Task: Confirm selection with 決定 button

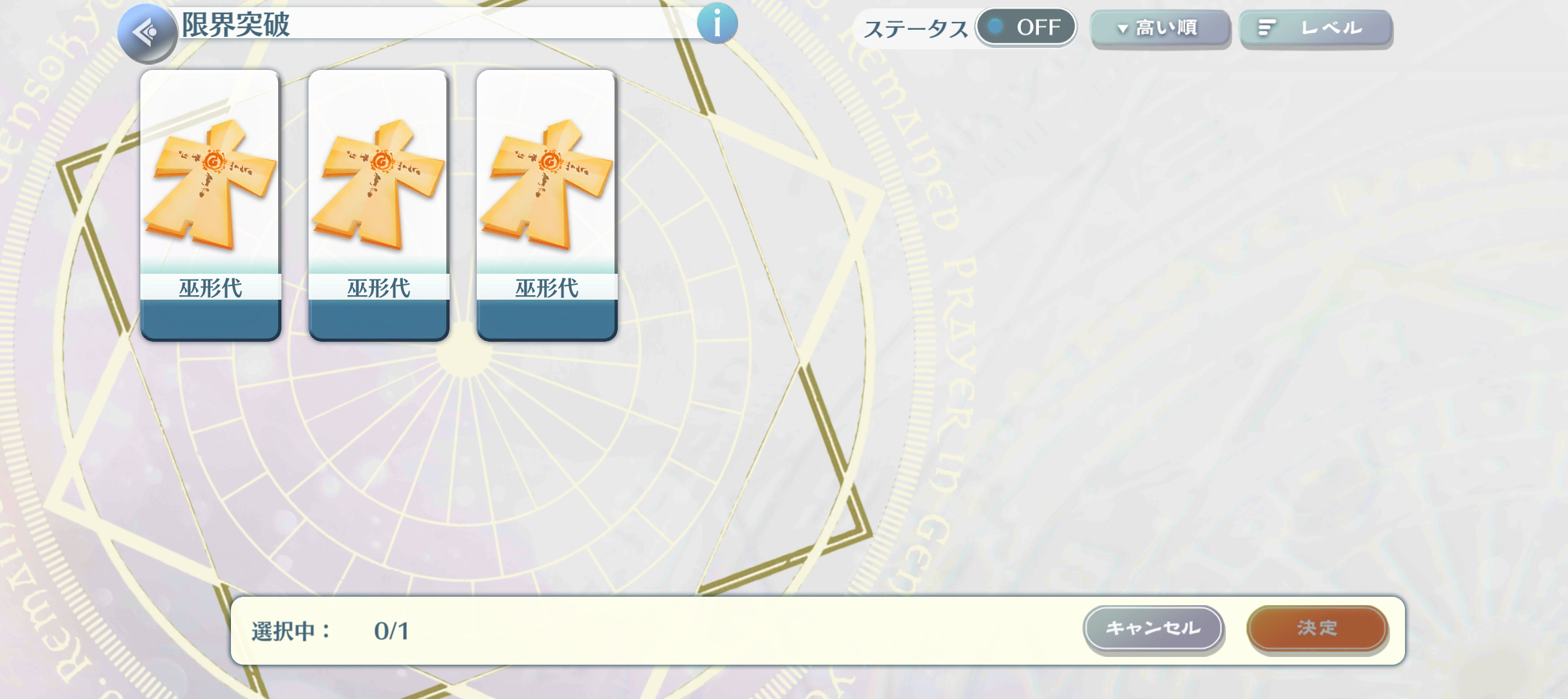Action: pyautogui.click(x=1316, y=628)
